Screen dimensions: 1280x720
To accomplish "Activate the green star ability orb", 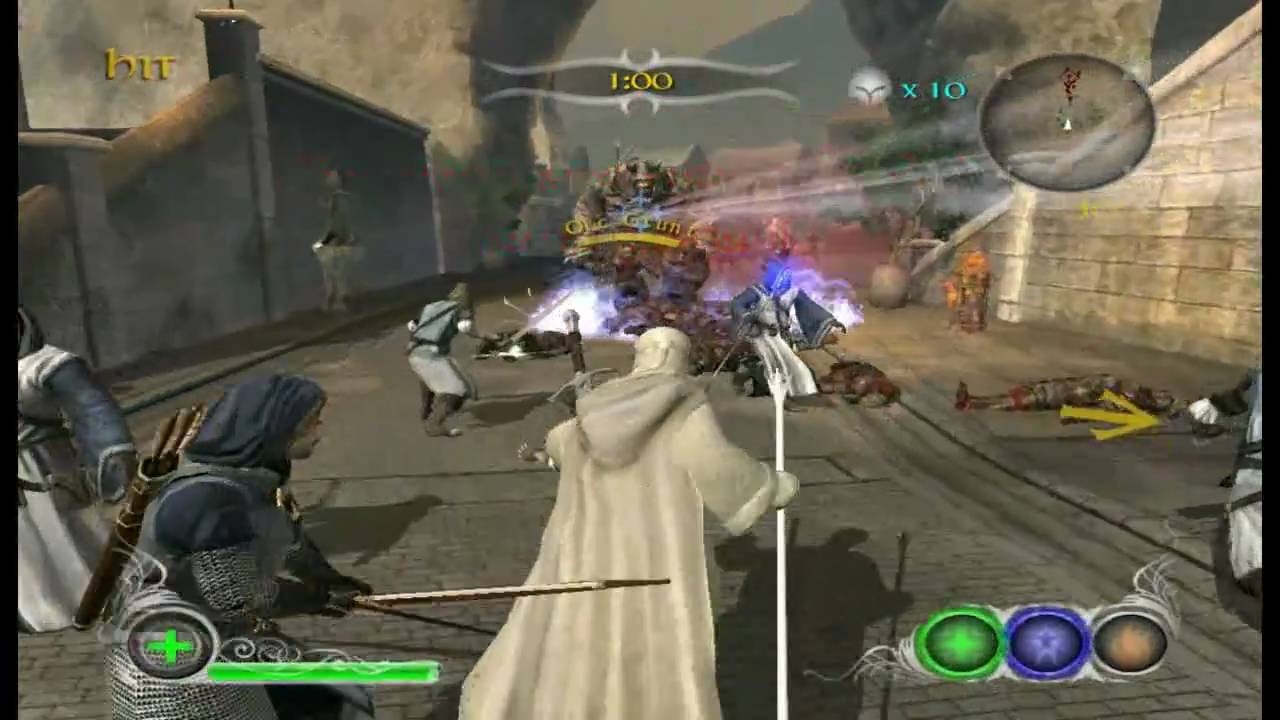I will (960, 642).
